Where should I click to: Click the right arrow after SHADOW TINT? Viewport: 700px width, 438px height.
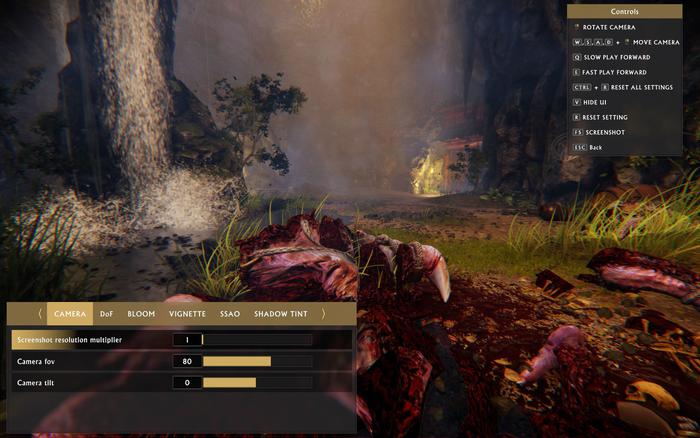click(323, 314)
